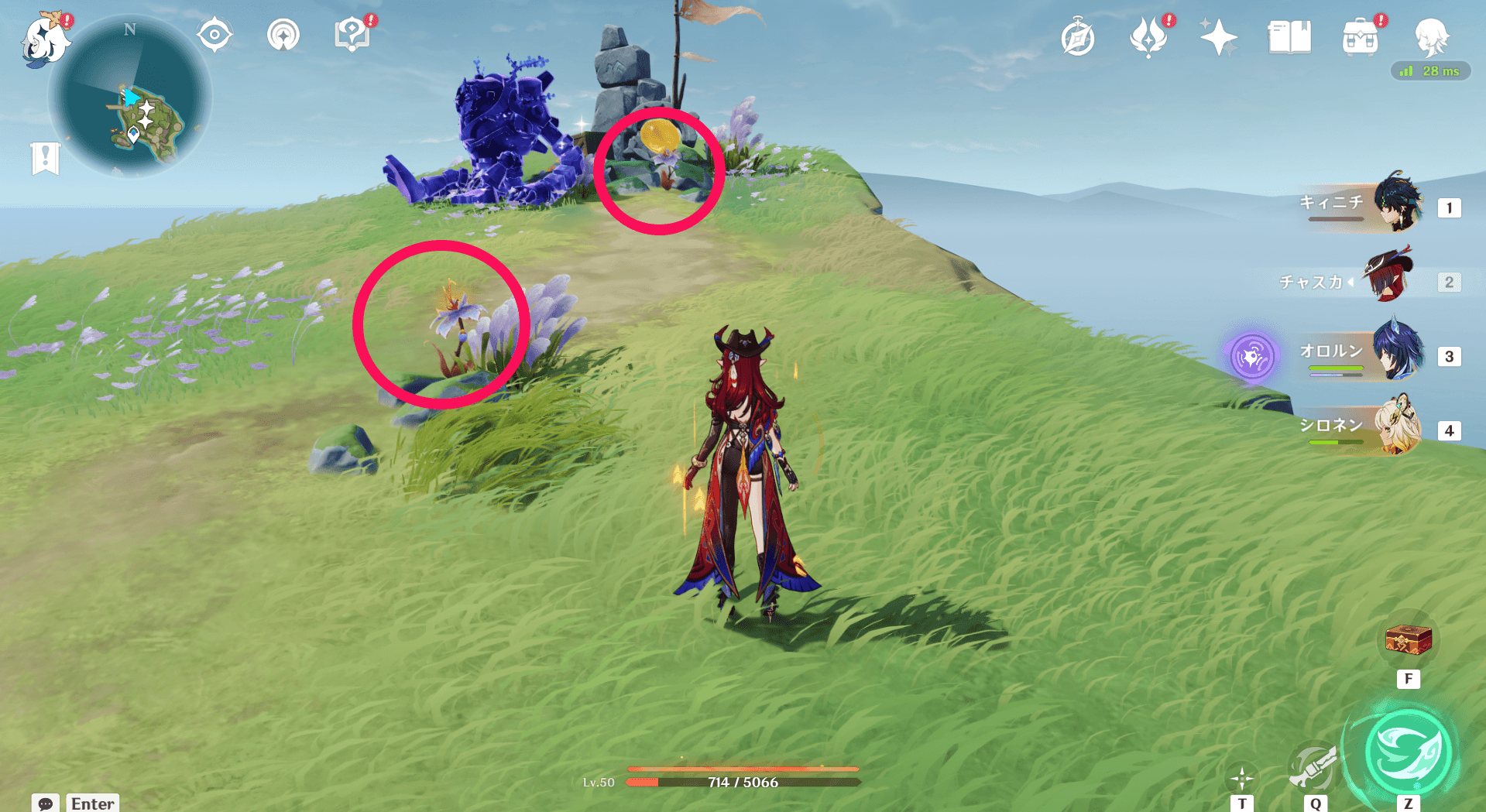Toggle オロルン's elemental skill indicator

click(1252, 357)
